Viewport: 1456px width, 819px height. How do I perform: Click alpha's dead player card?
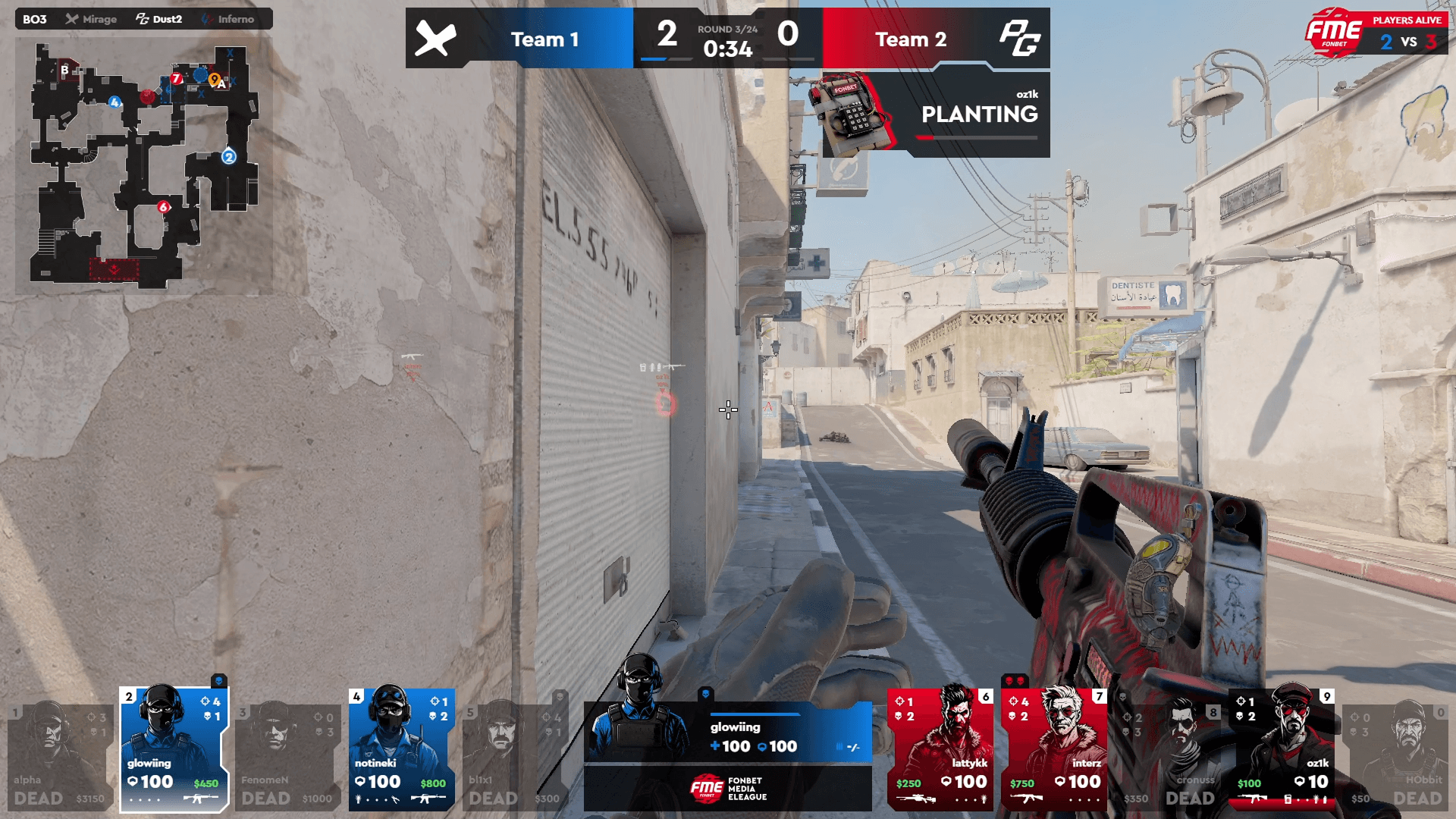click(x=60, y=757)
